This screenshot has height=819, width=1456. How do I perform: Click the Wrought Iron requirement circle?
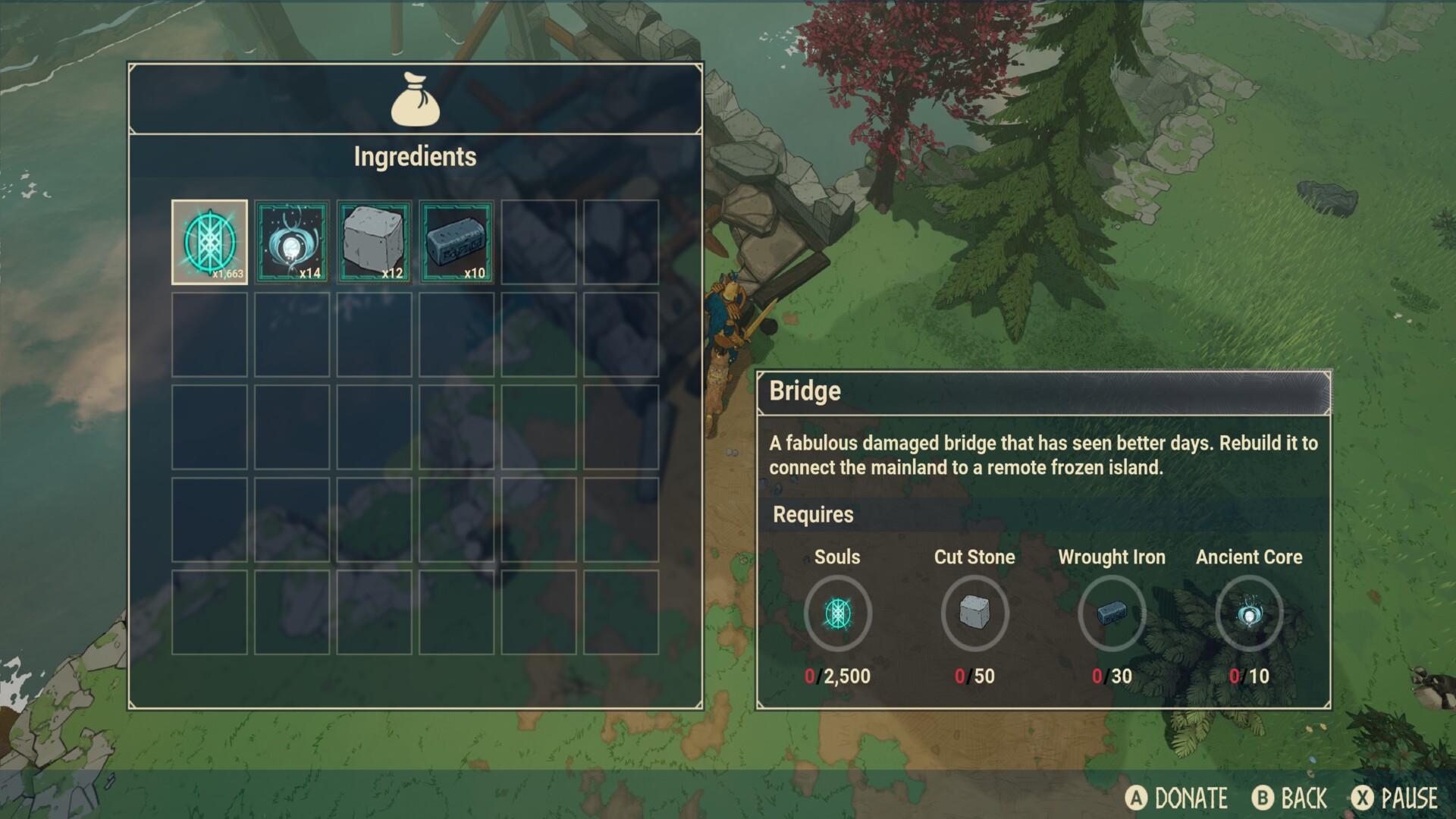click(x=1112, y=612)
